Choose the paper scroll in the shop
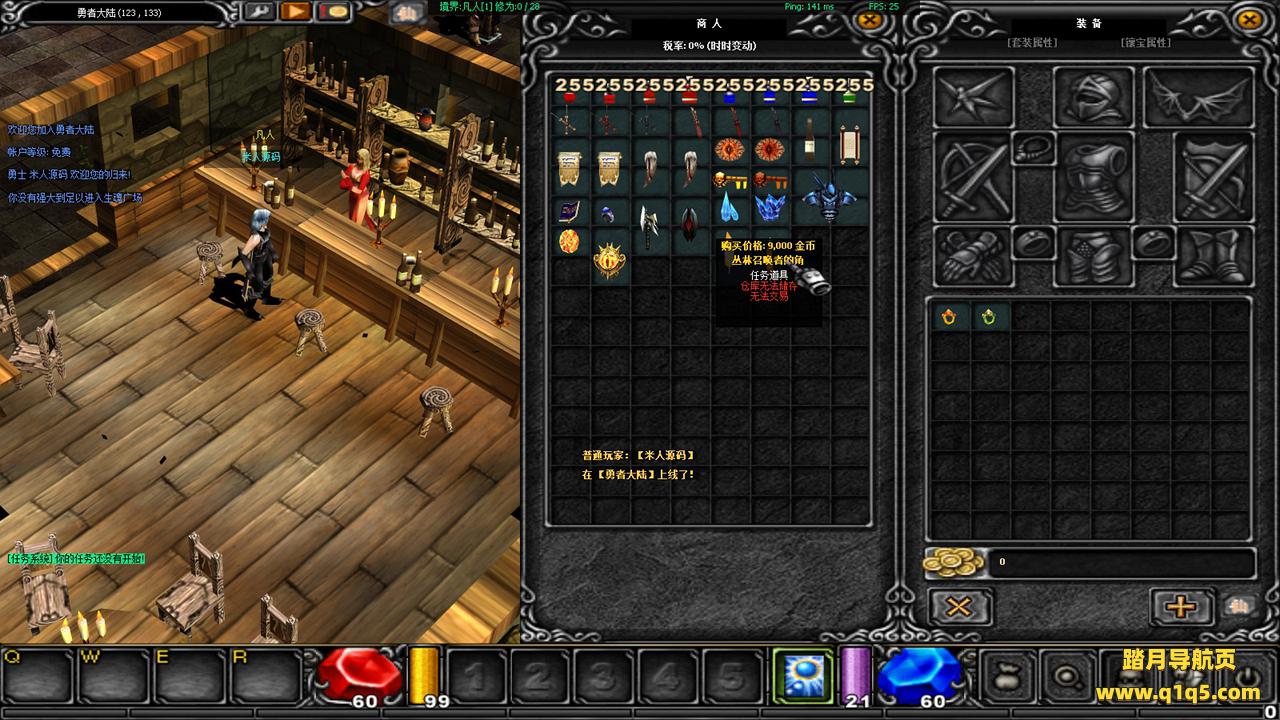Viewport: 1280px width, 720px height. tap(849, 148)
